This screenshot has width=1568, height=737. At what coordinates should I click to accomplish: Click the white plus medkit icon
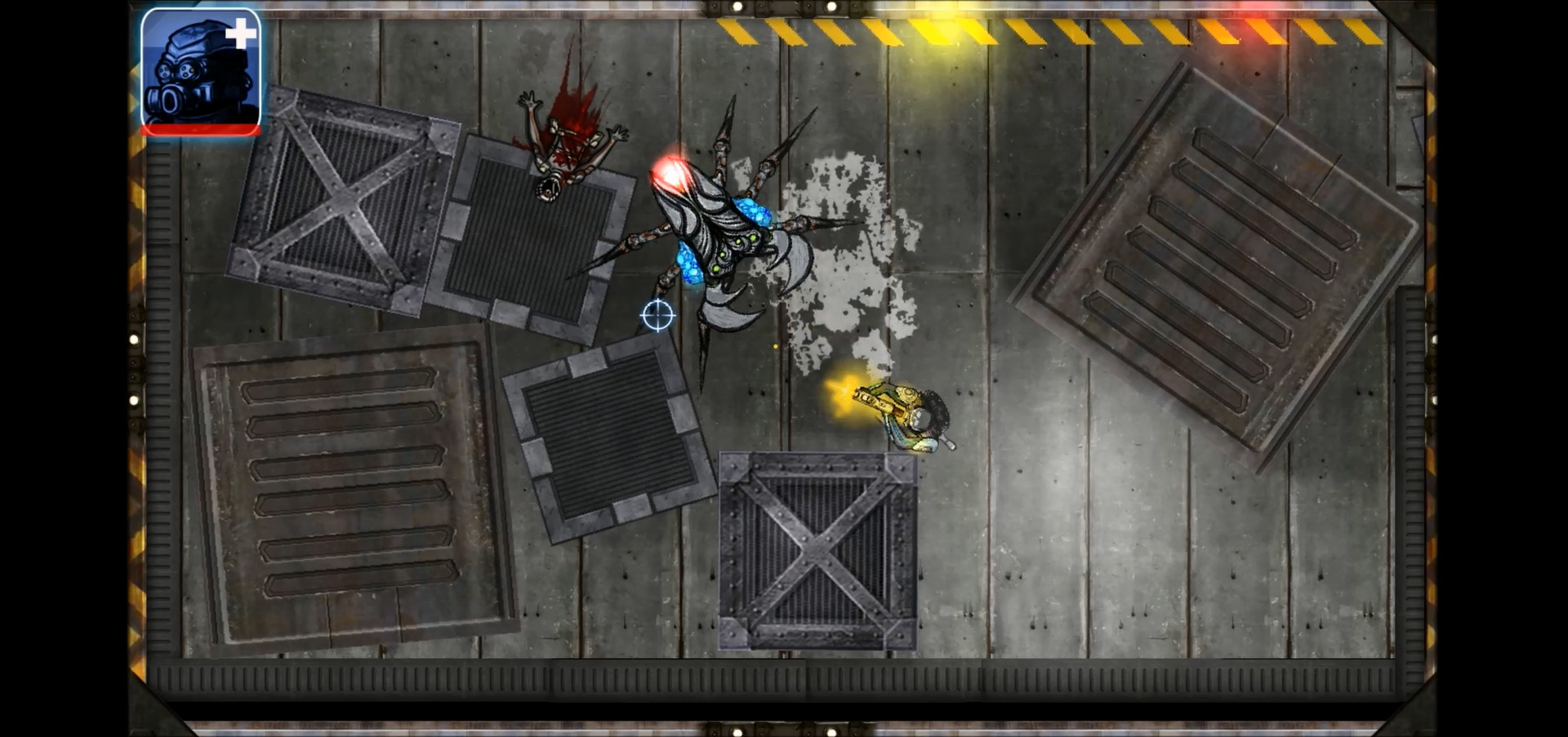(x=242, y=33)
